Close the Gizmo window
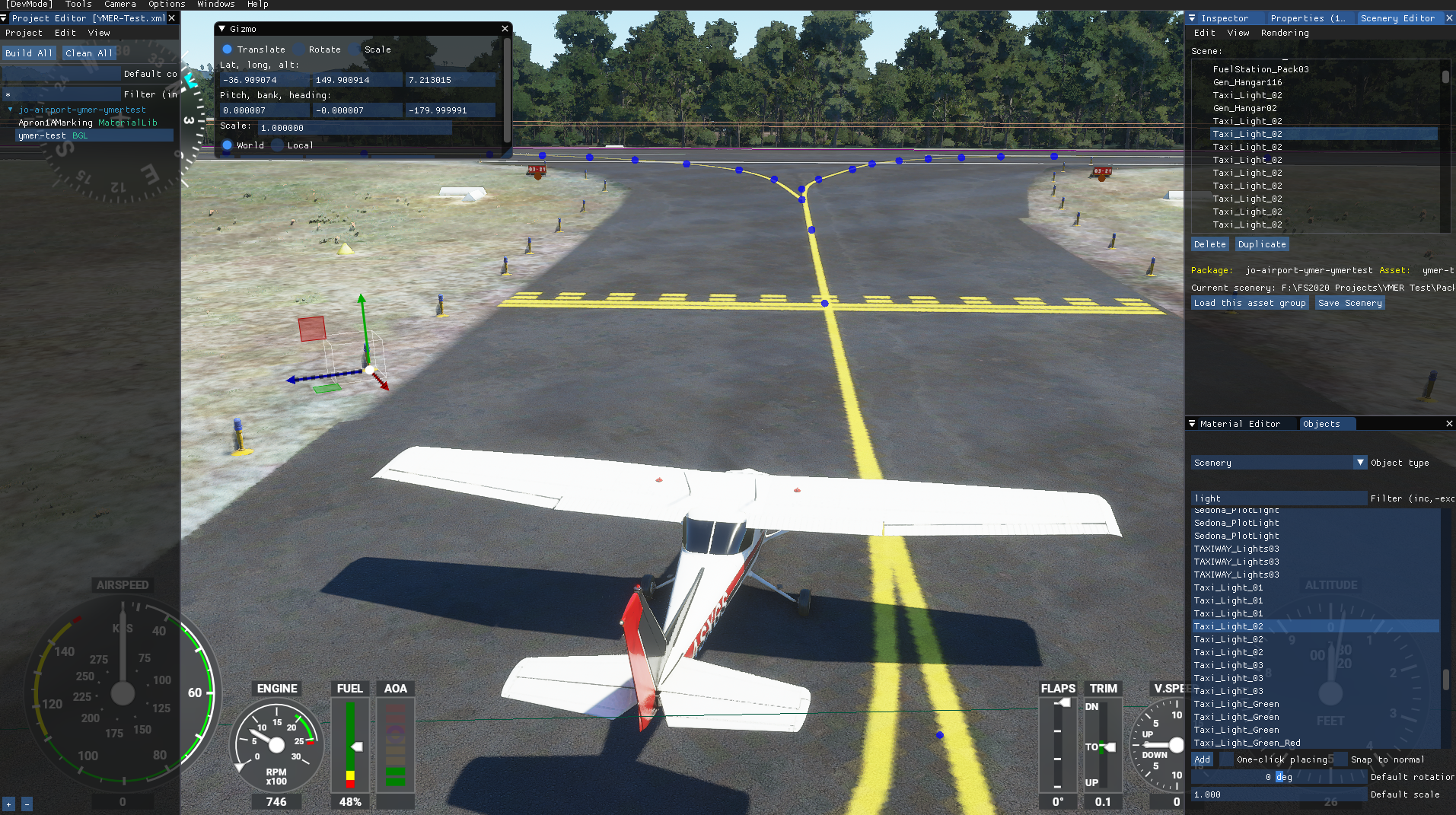This screenshot has height=815, width=1456. point(505,29)
